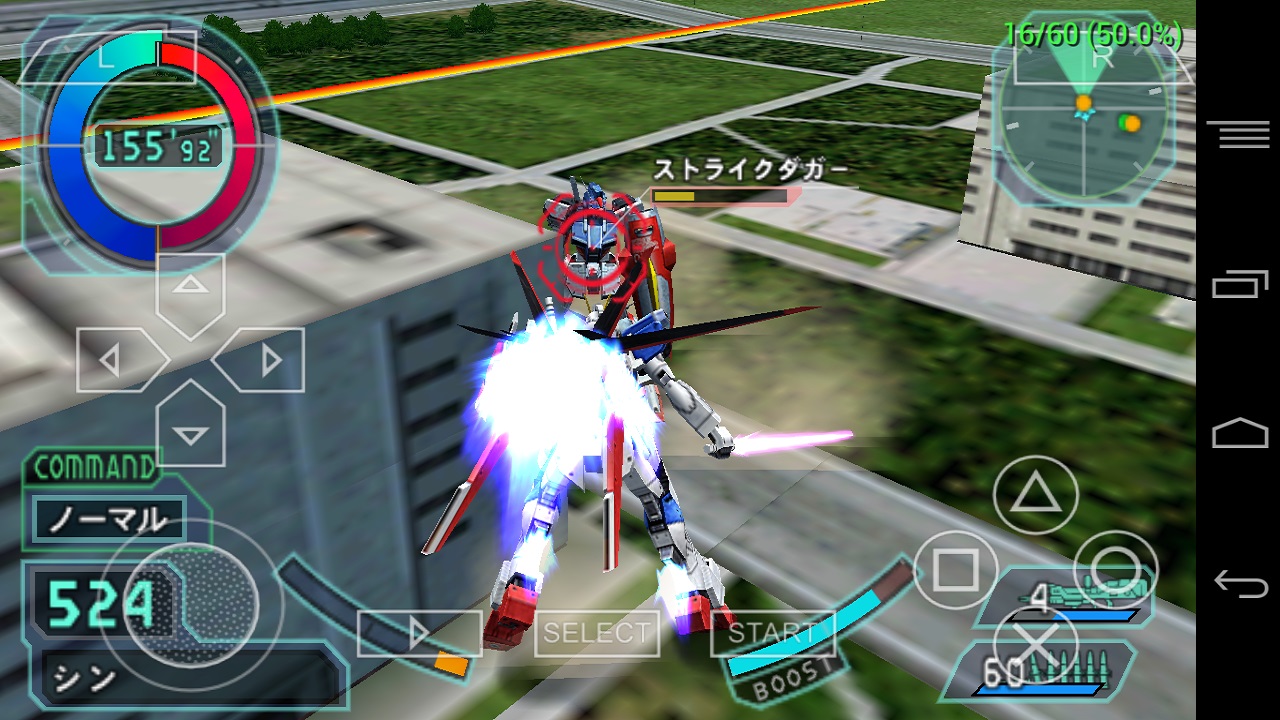Viewport: 1280px width, 720px height.
Task: Hit the SELECT touch button
Action: coord(596,633)
